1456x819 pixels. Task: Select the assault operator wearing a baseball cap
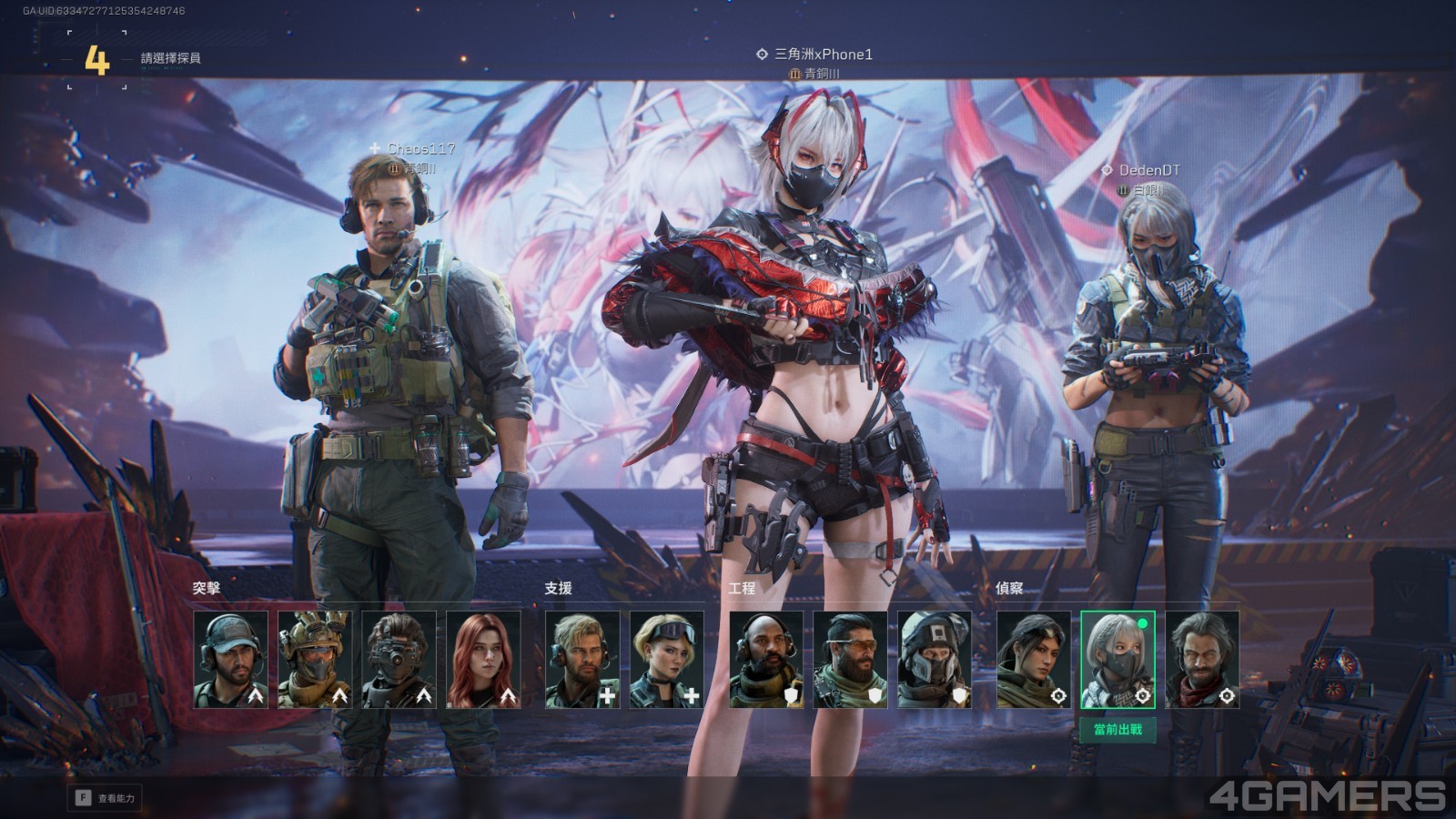pos(231,660)
